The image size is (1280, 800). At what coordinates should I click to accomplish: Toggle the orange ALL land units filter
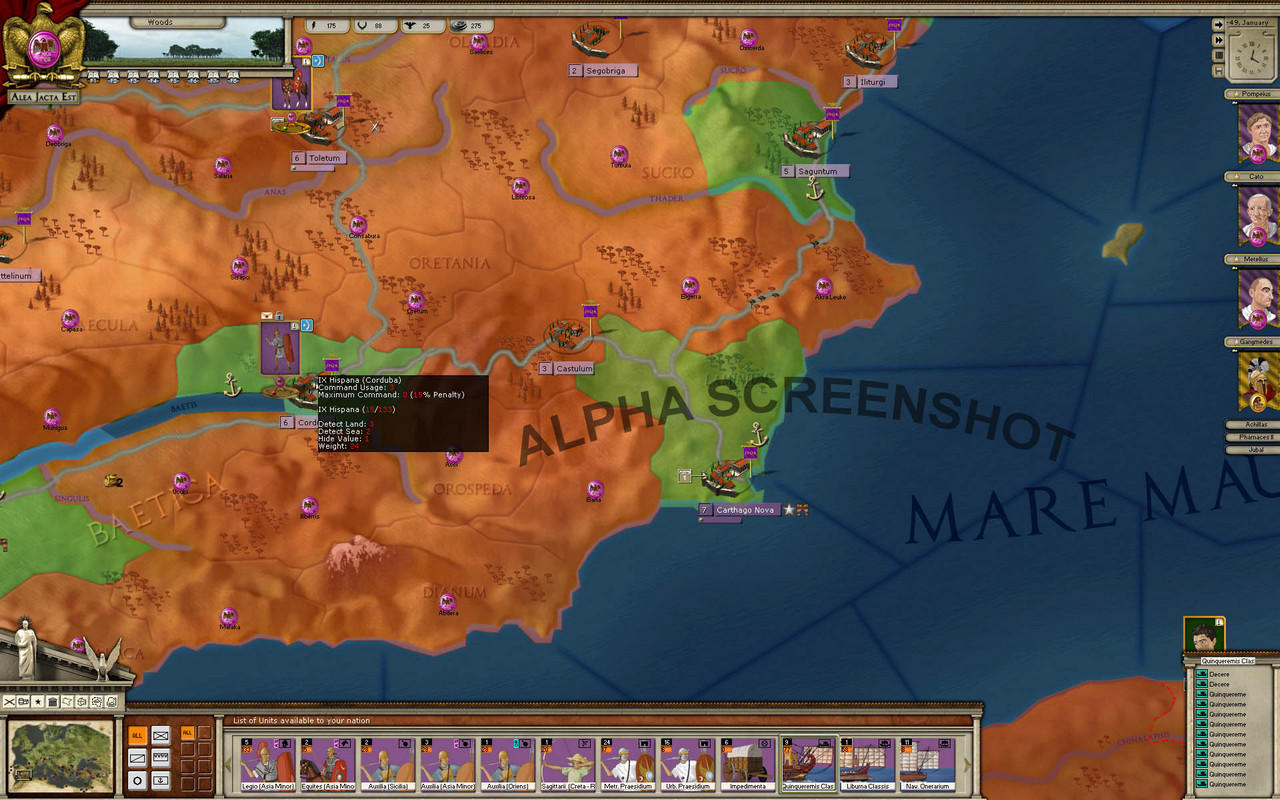click(137, 735)
